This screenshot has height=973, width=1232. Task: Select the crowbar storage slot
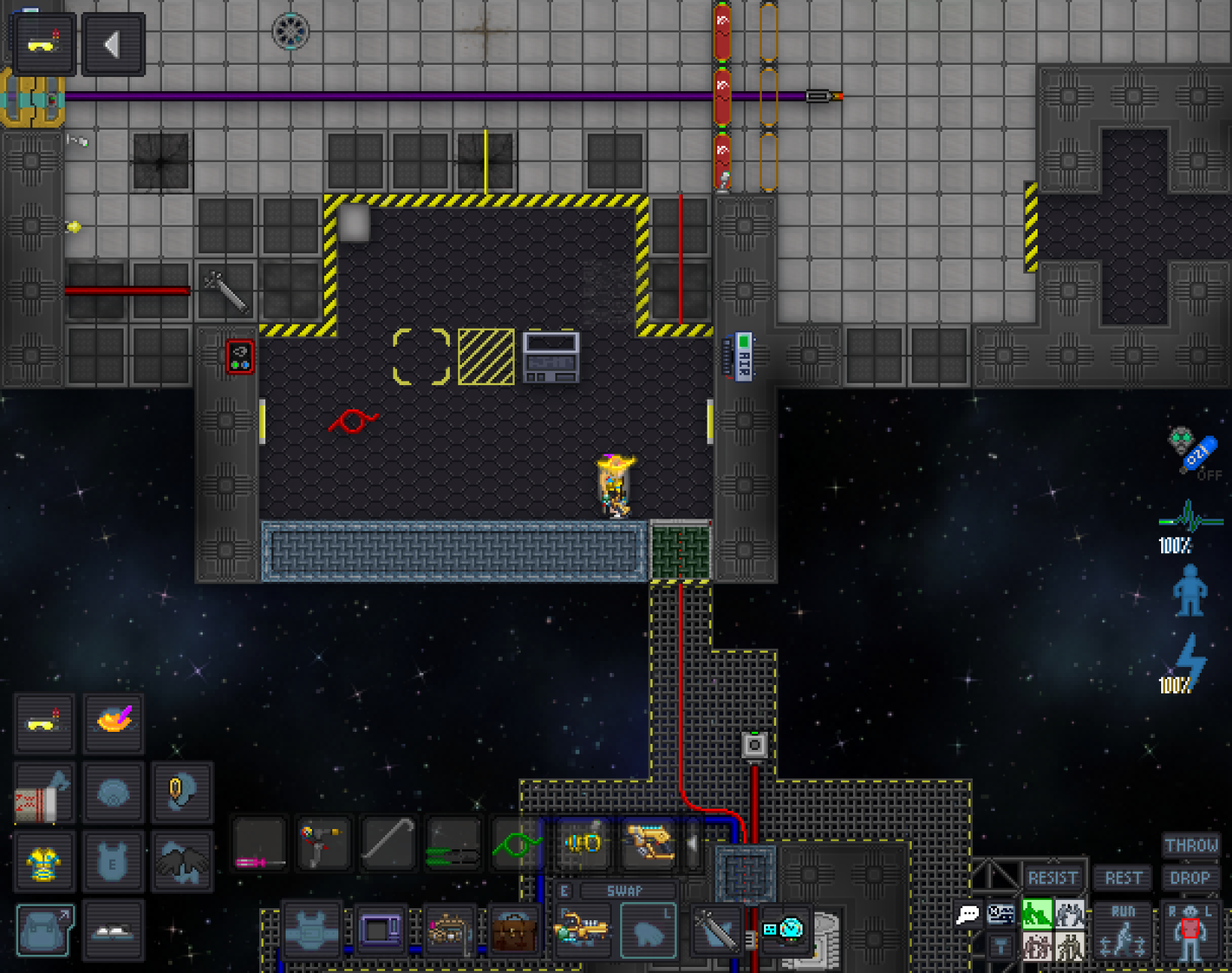point(388,844)
